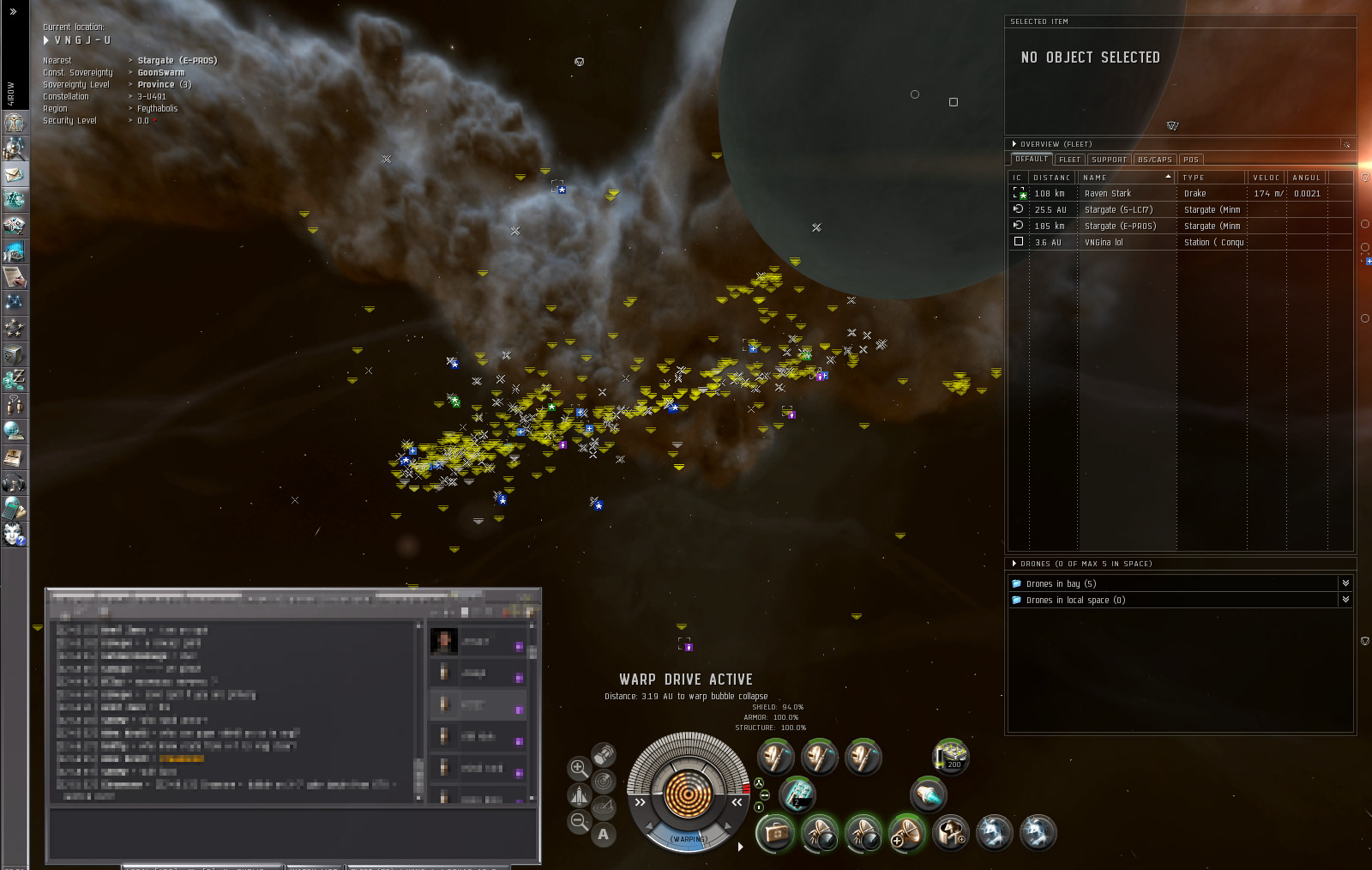Image resolution: width=1372 pixels, height=870 pixels.
Task: Sort the overview by the Distance column
Action: click(1051, 178)
